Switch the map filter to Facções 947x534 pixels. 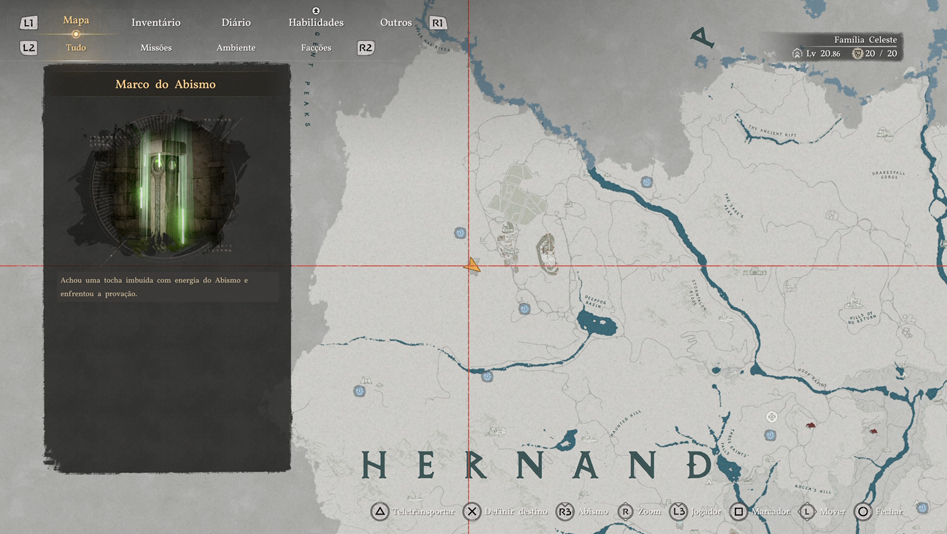coord(316,47)
